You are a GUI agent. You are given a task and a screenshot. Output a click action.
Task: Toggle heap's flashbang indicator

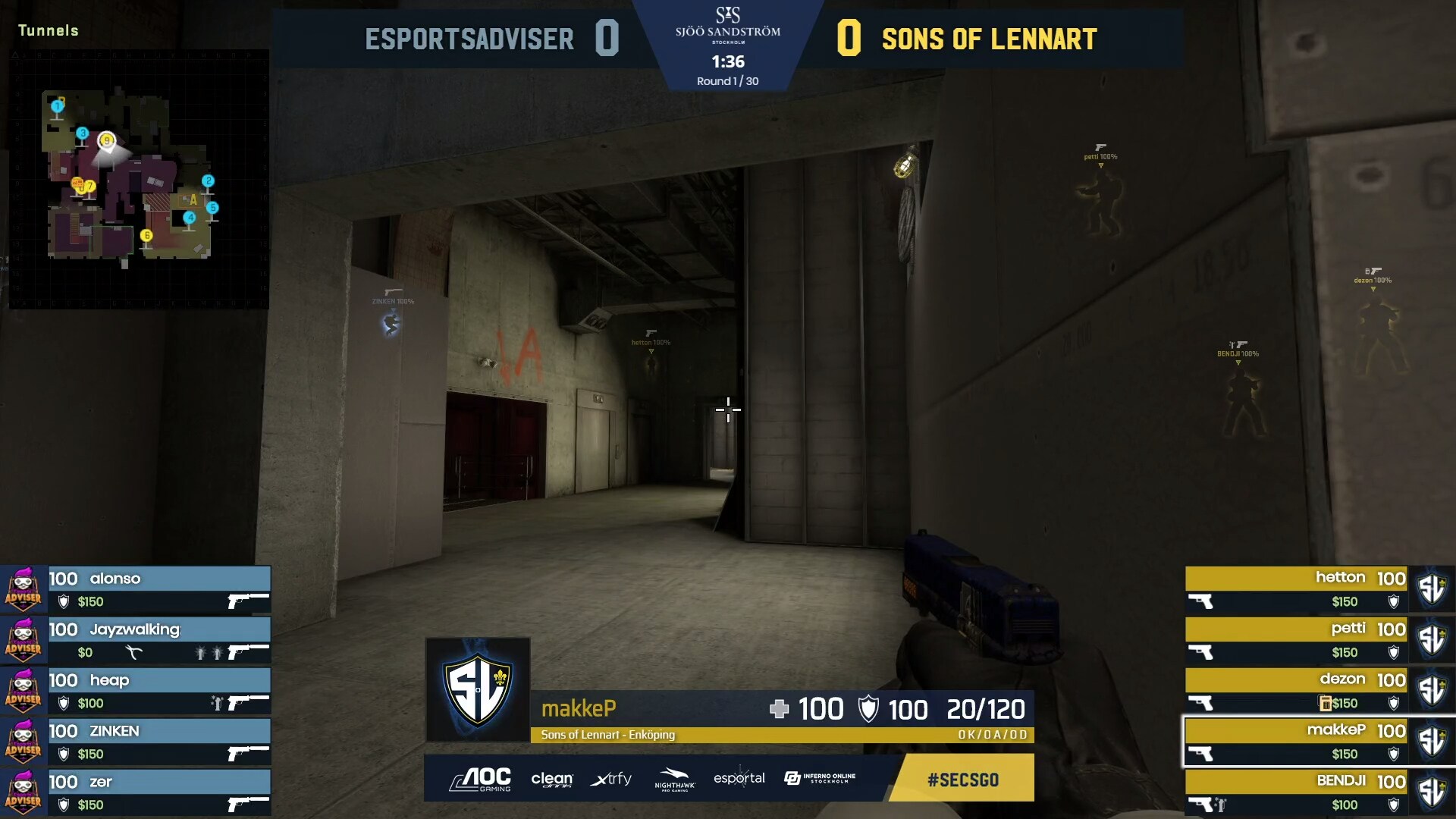(x=218, y=702)
